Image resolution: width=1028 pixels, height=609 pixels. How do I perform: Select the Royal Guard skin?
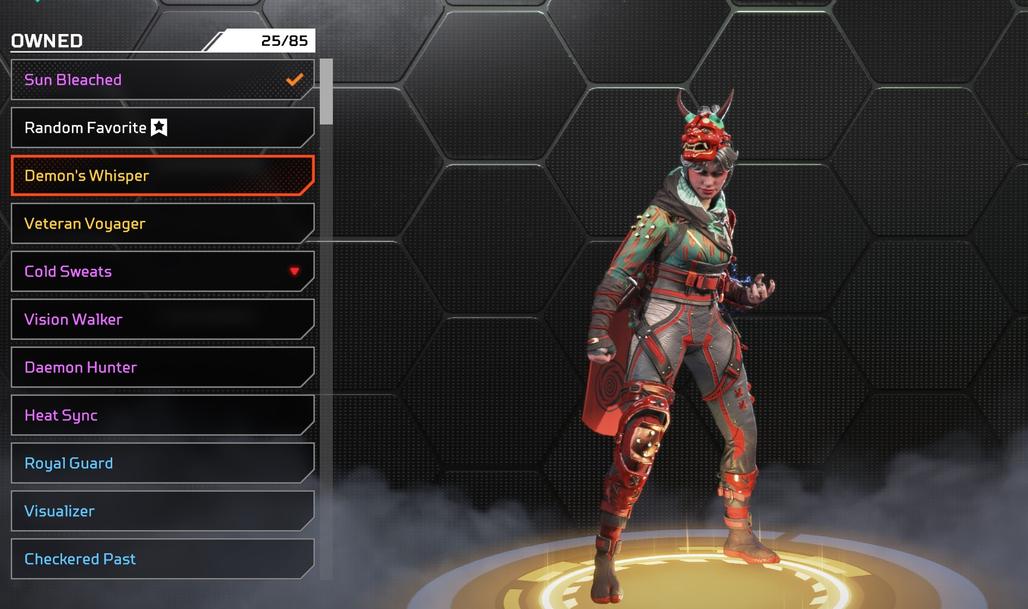tap(162, 464)
